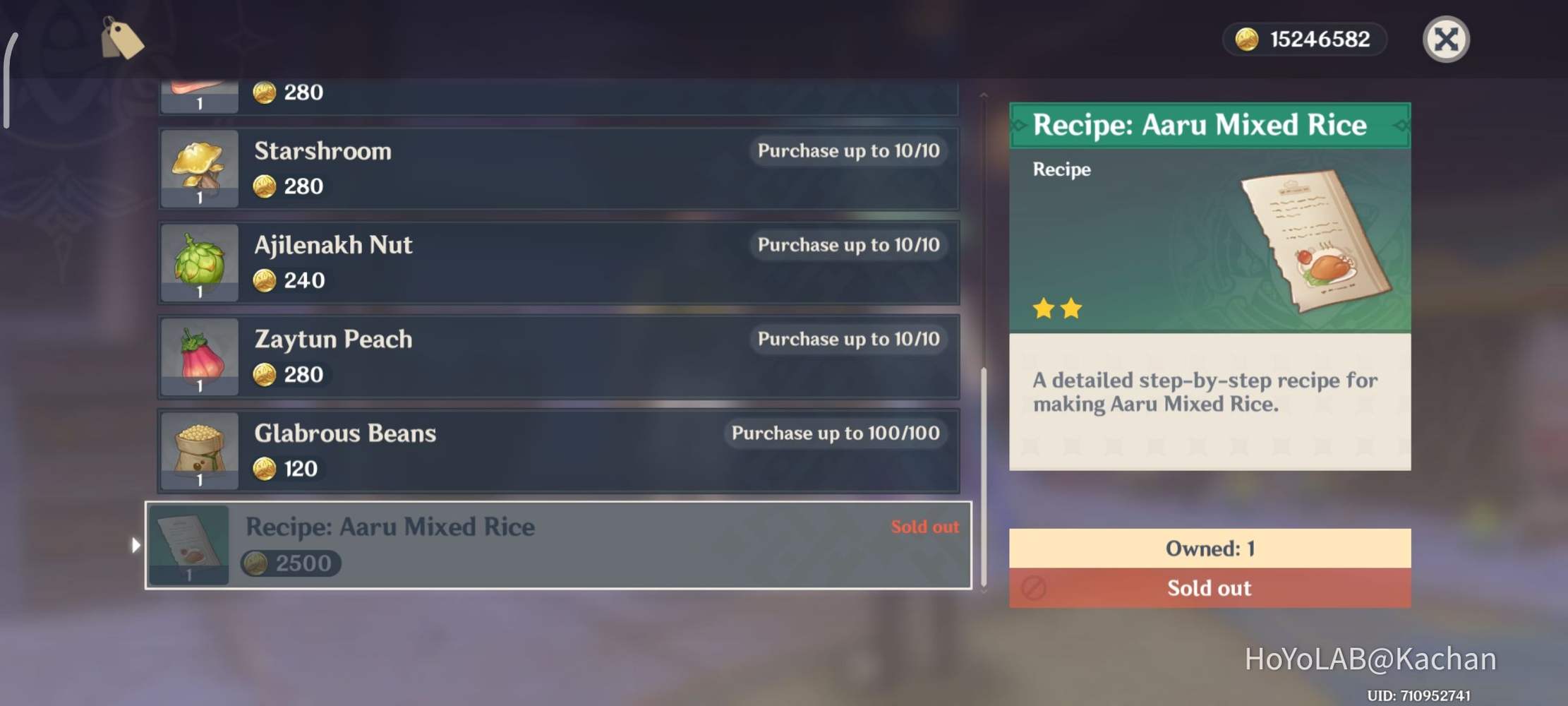Click the arrow marker beside the recipe row

[x=136, y=544]
